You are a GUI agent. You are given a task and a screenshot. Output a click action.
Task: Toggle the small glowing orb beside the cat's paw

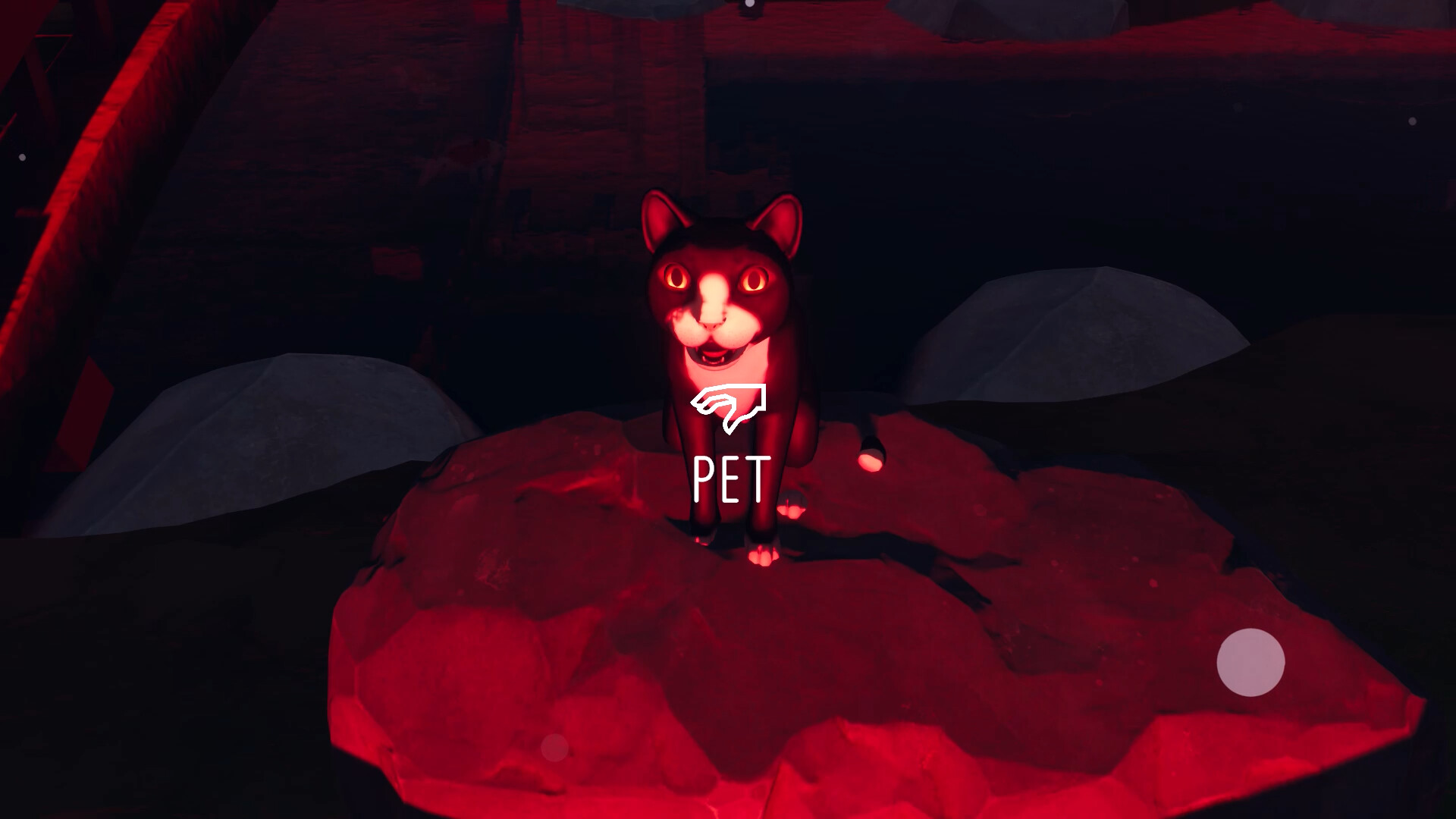(x=792, y=505)
